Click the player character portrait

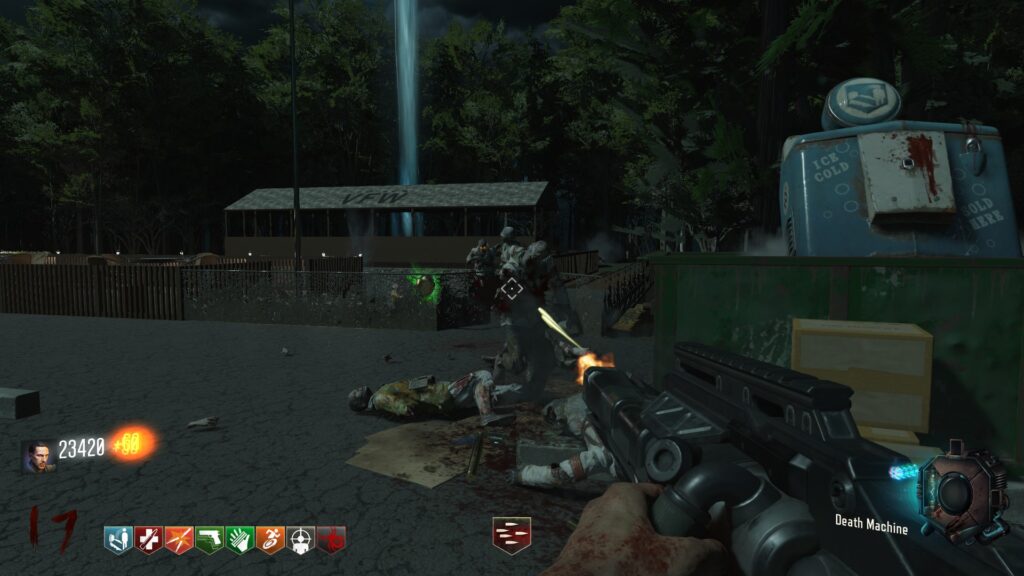(x=39, y=455)
